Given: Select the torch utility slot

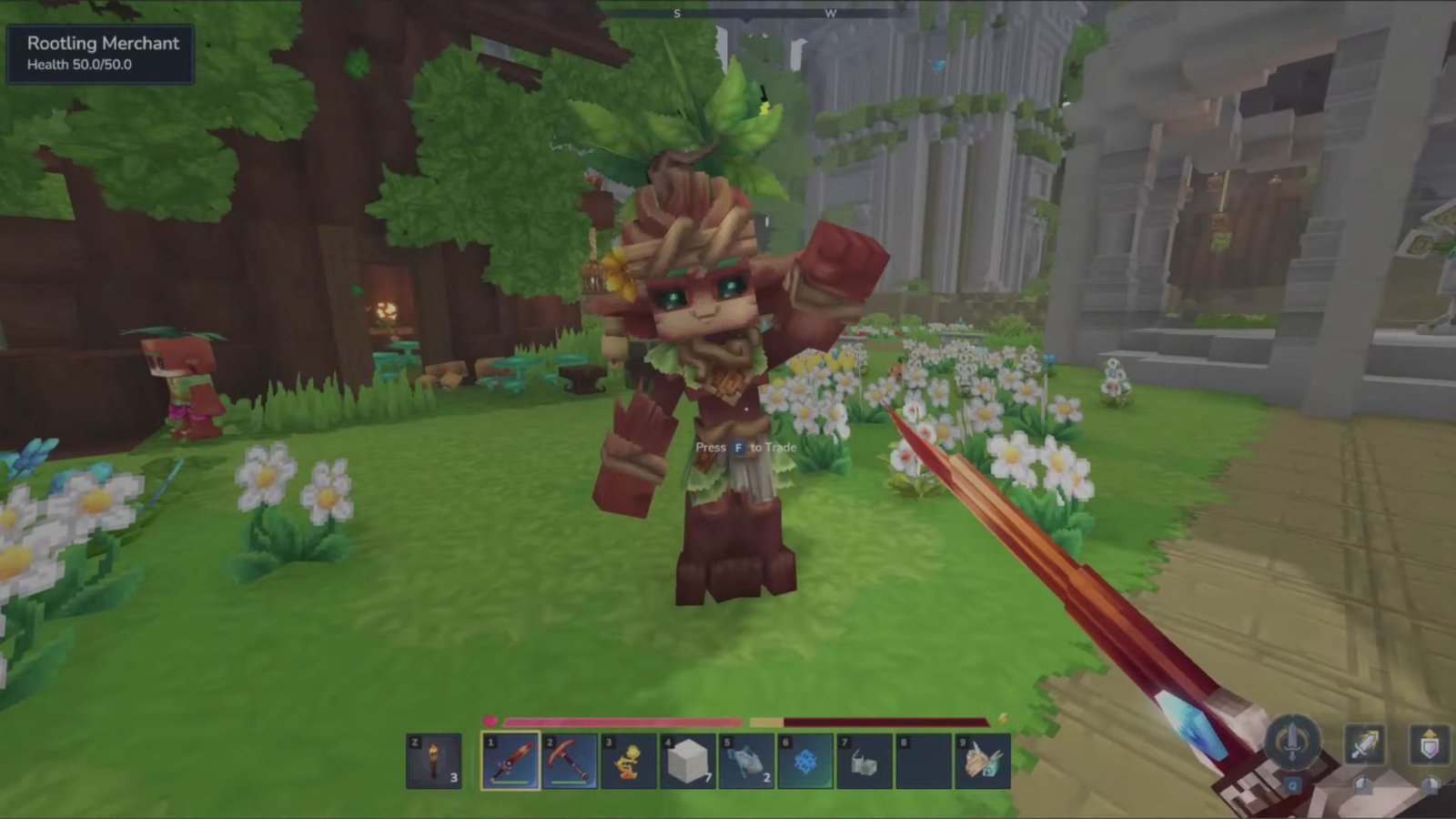Looking at the screenshot, I should pyautogui.click(x=434, y=761).
